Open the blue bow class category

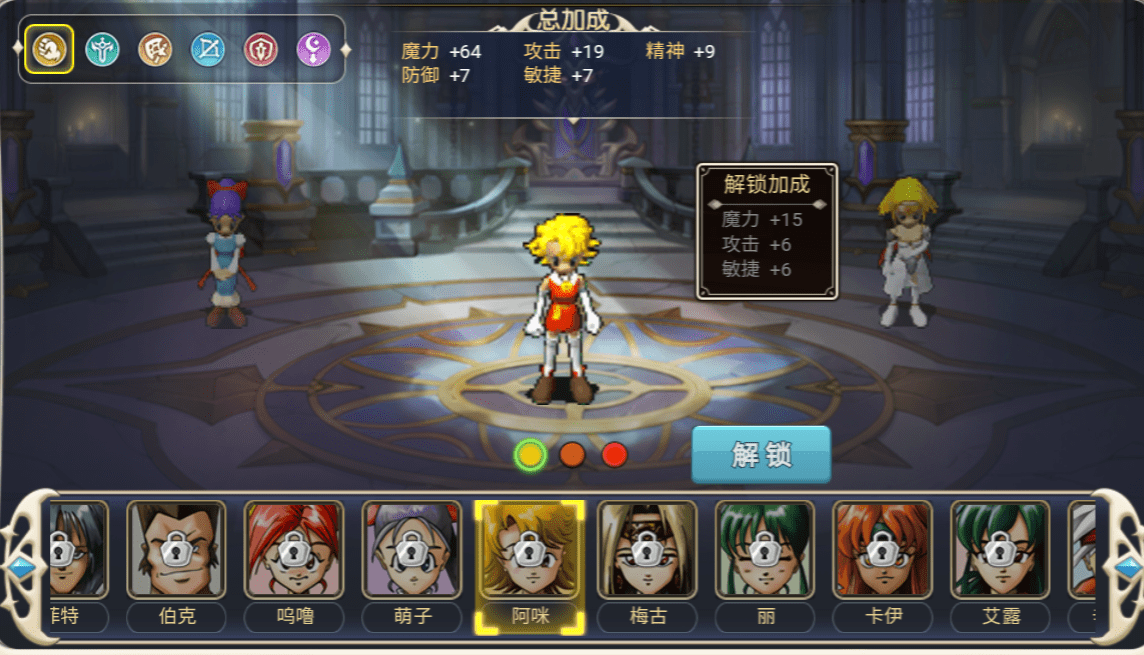pyautogui.click(x=208, y=49)
